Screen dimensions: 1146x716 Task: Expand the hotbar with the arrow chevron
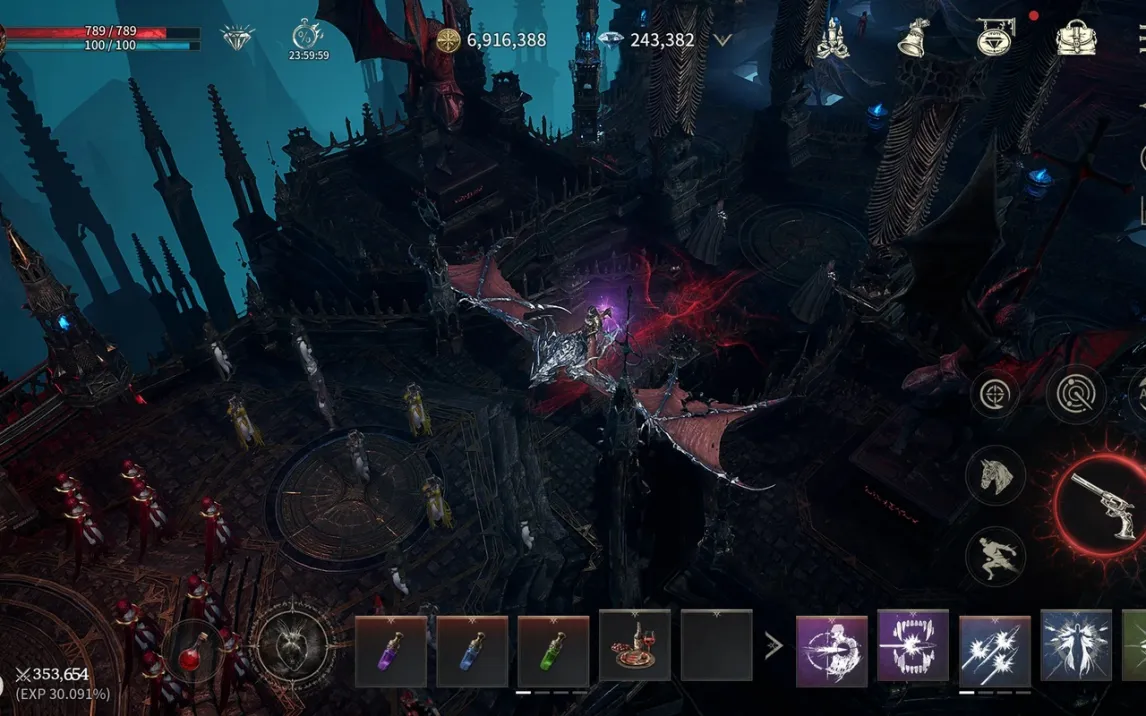[x=773, y=646]
